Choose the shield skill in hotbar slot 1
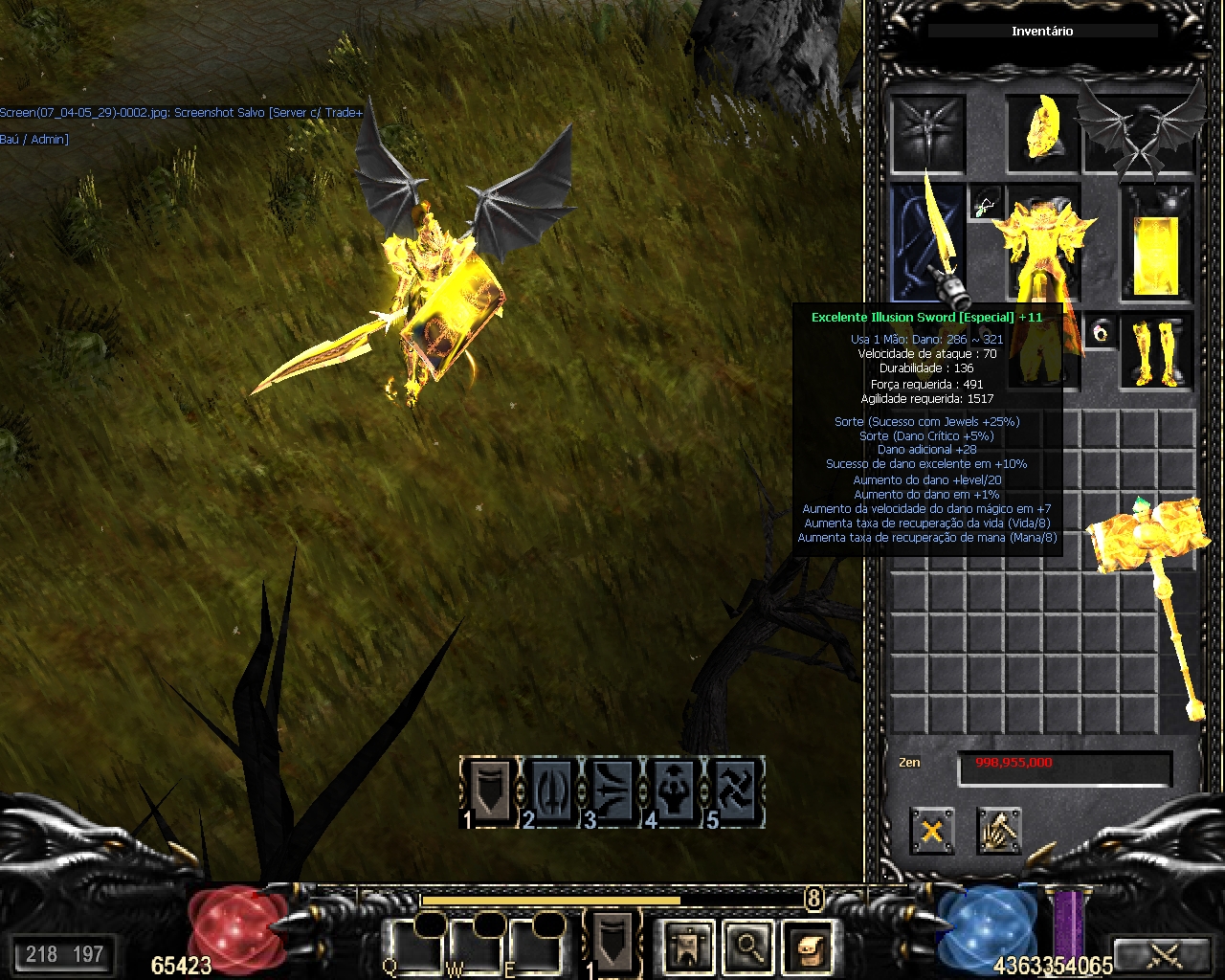Image resolution: width=1225 pixels, height=980 pixels. tap(489, 791)
